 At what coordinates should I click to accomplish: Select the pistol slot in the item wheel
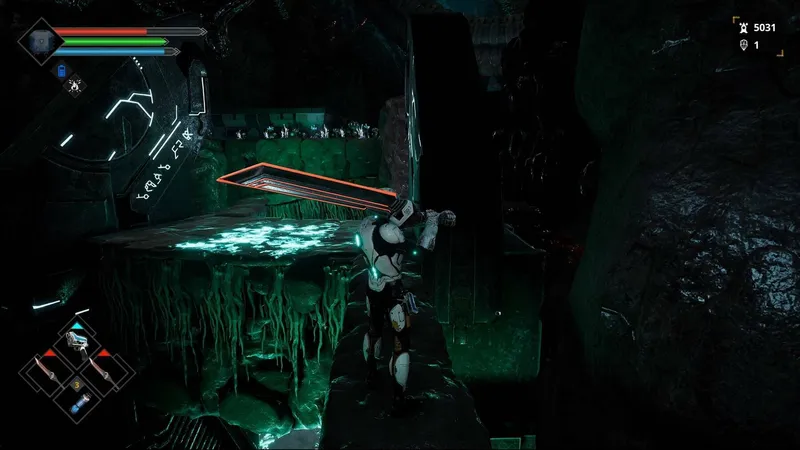(76, 343)
